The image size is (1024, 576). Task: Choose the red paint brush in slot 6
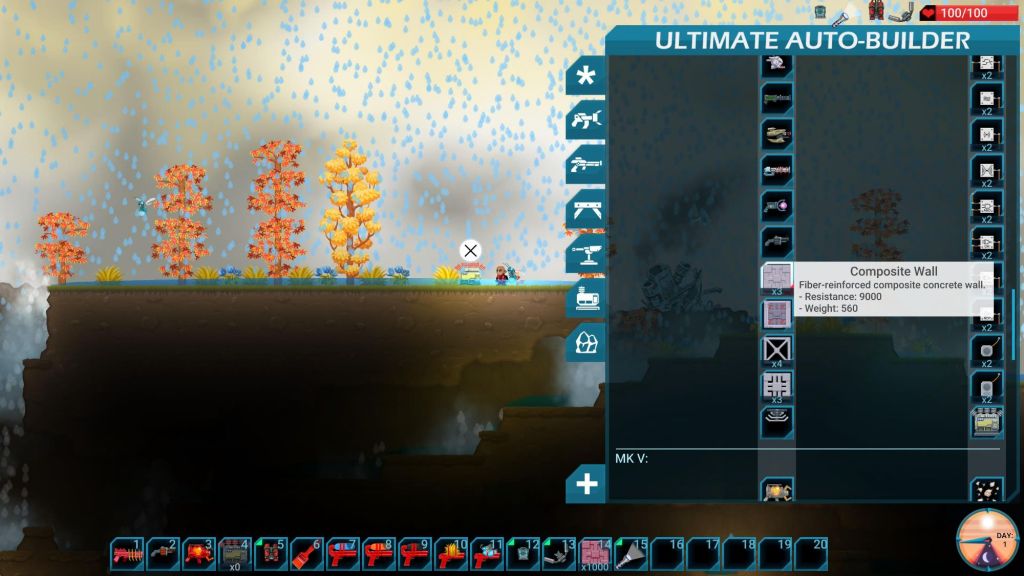pyautogui.click(x=308, y=551)
